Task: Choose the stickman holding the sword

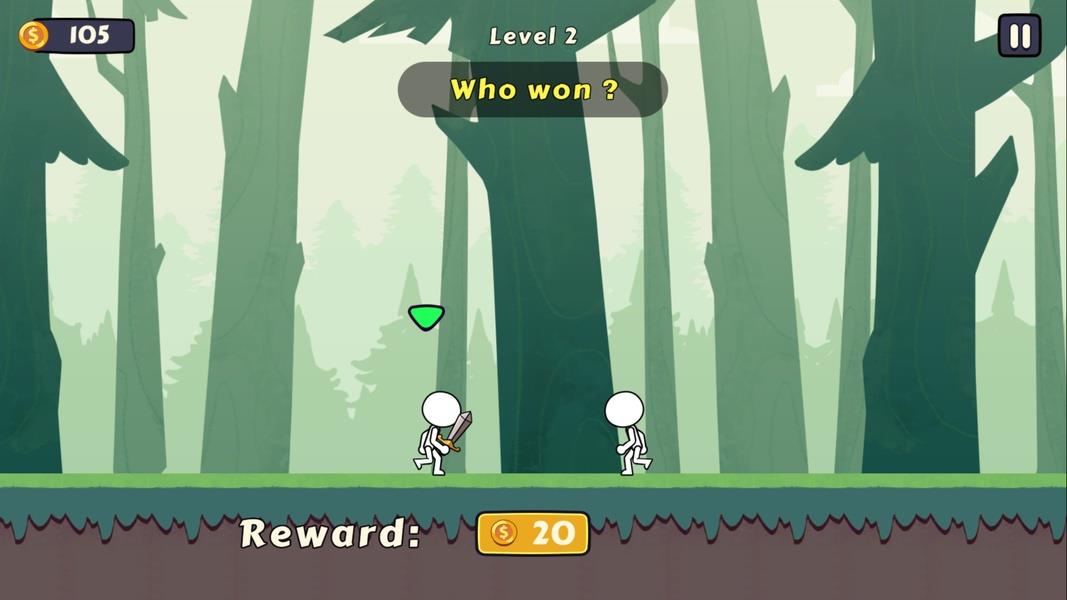Action: pos(439,433)
